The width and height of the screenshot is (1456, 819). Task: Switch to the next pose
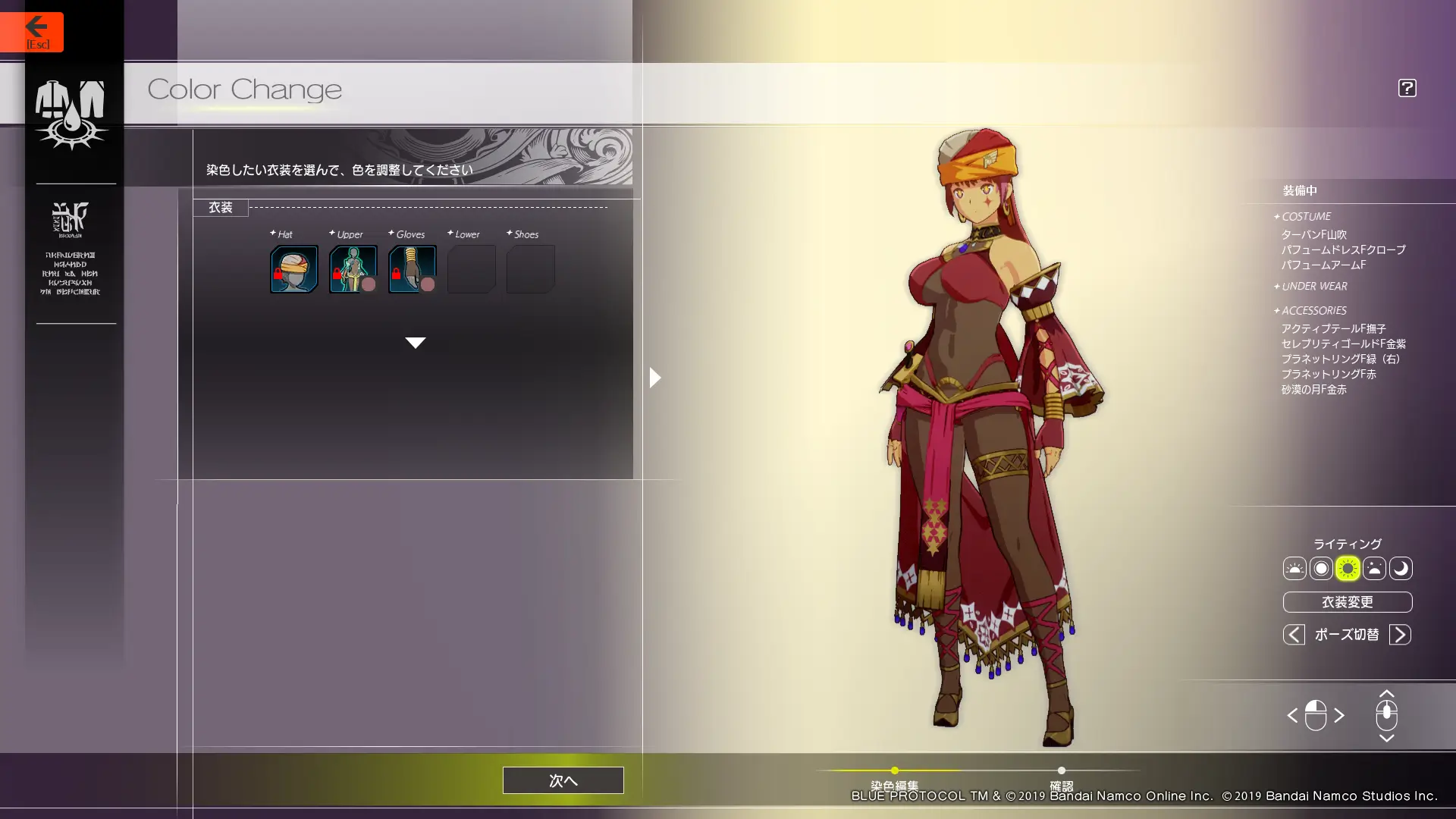(x=1400, y=635)
